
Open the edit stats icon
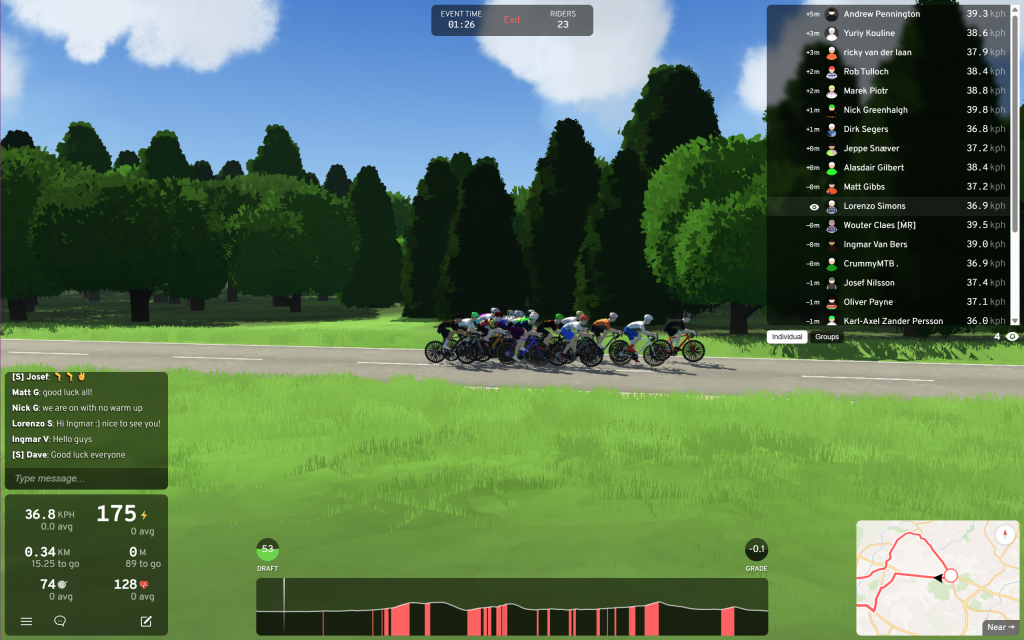(146, 621)
